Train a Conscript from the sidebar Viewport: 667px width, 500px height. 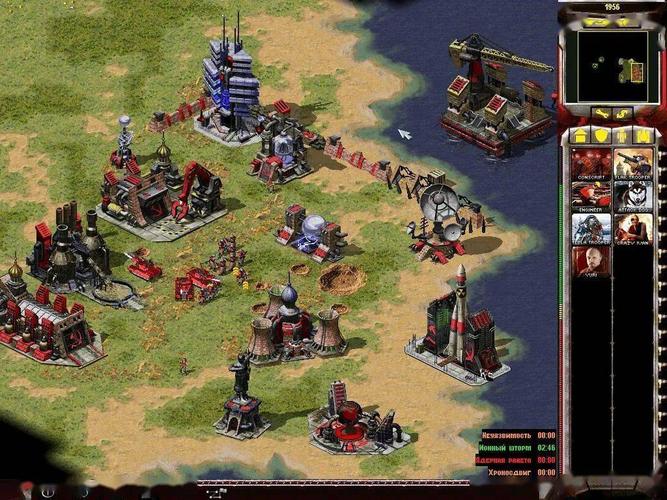tap(591, 162)
